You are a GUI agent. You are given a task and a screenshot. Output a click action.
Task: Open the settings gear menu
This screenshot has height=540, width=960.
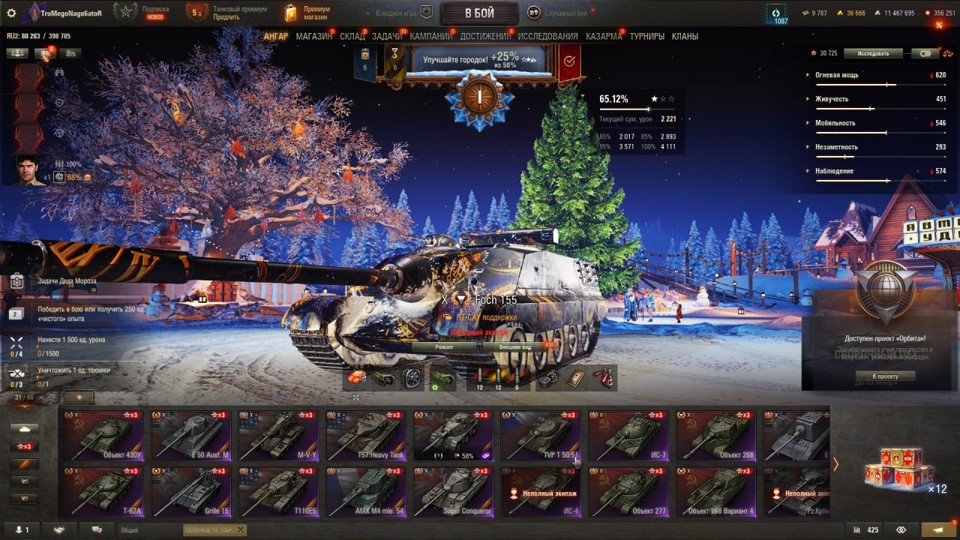11,13
